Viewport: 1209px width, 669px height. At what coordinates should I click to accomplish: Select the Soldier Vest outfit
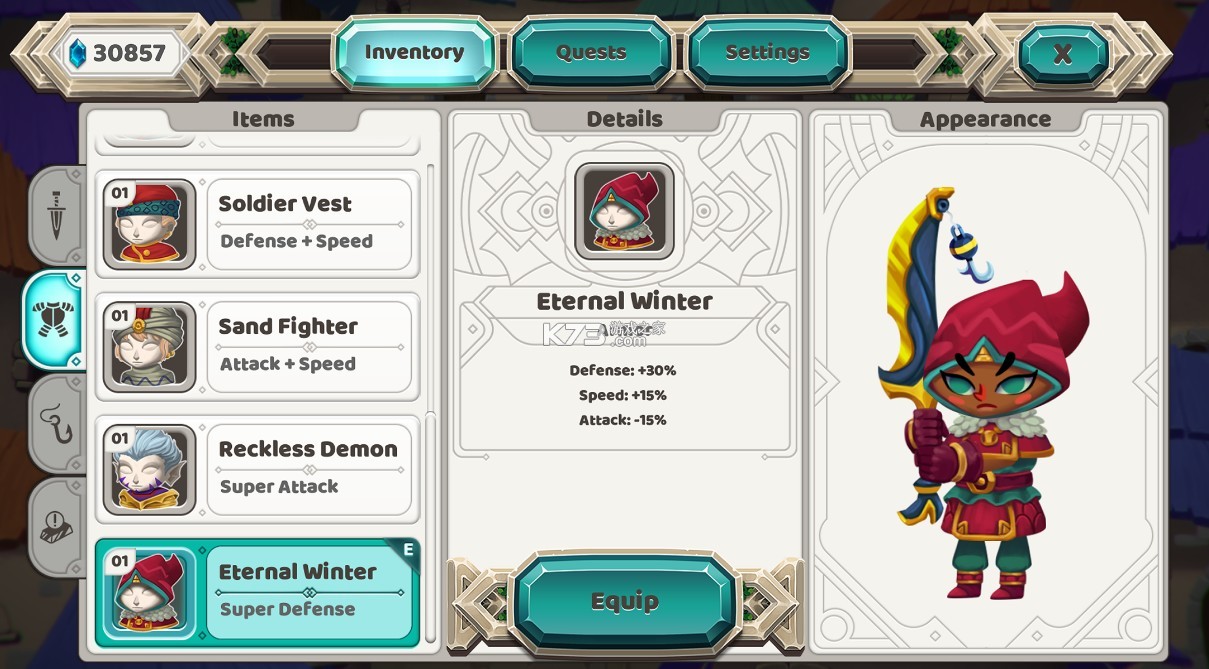pyautogui.click(x=255, y=224)
